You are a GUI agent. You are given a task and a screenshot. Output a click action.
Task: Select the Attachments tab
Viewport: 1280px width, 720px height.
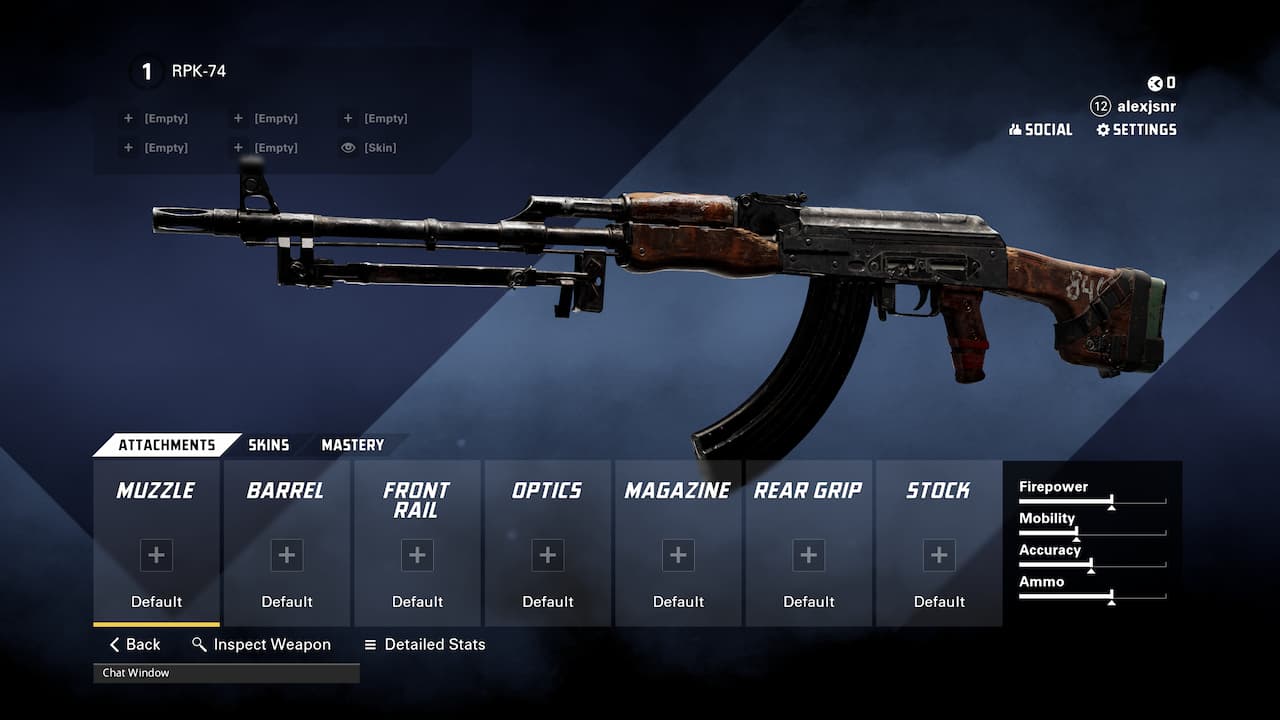(x=166, y=445)
